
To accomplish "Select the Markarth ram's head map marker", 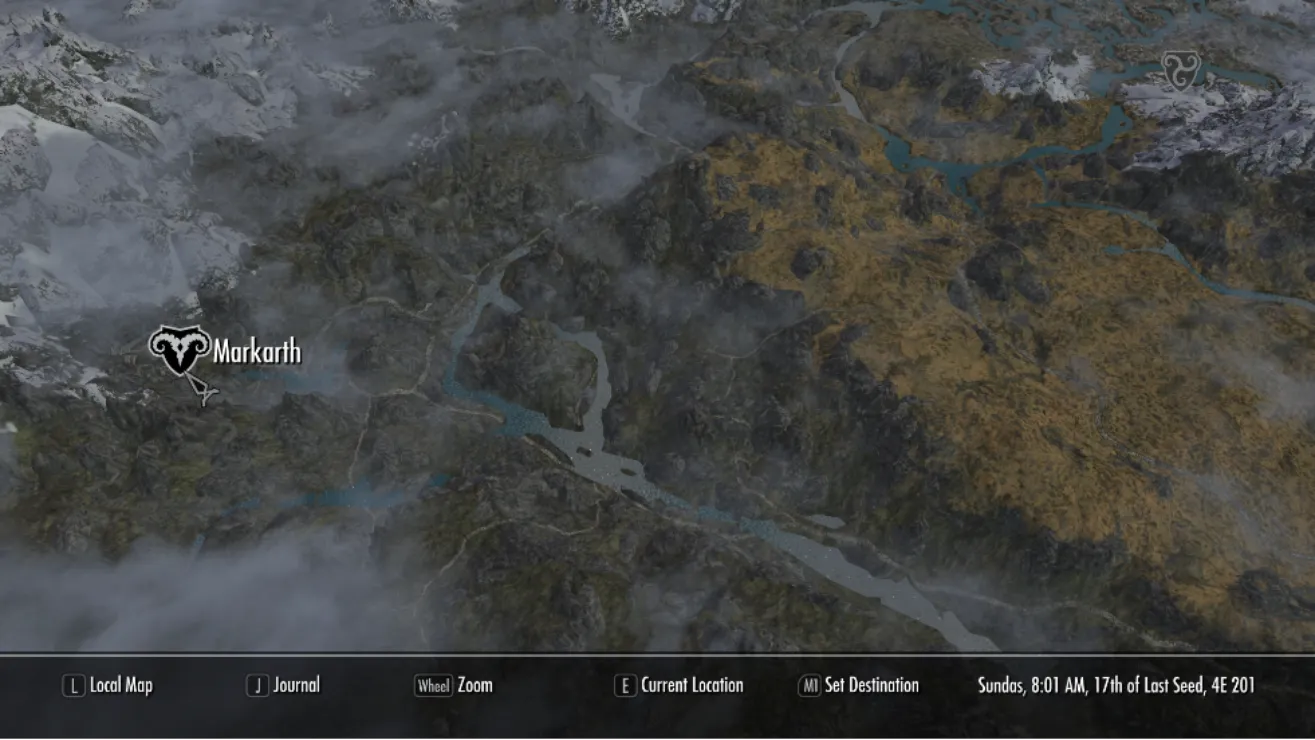I will coord(180,350).
